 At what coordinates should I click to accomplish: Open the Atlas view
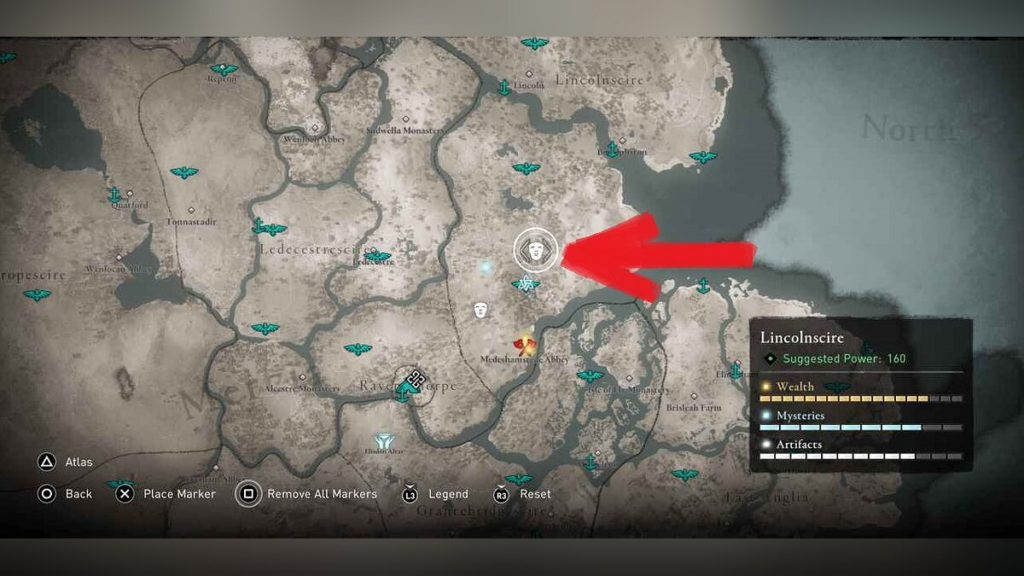click(x=46, y=462)
